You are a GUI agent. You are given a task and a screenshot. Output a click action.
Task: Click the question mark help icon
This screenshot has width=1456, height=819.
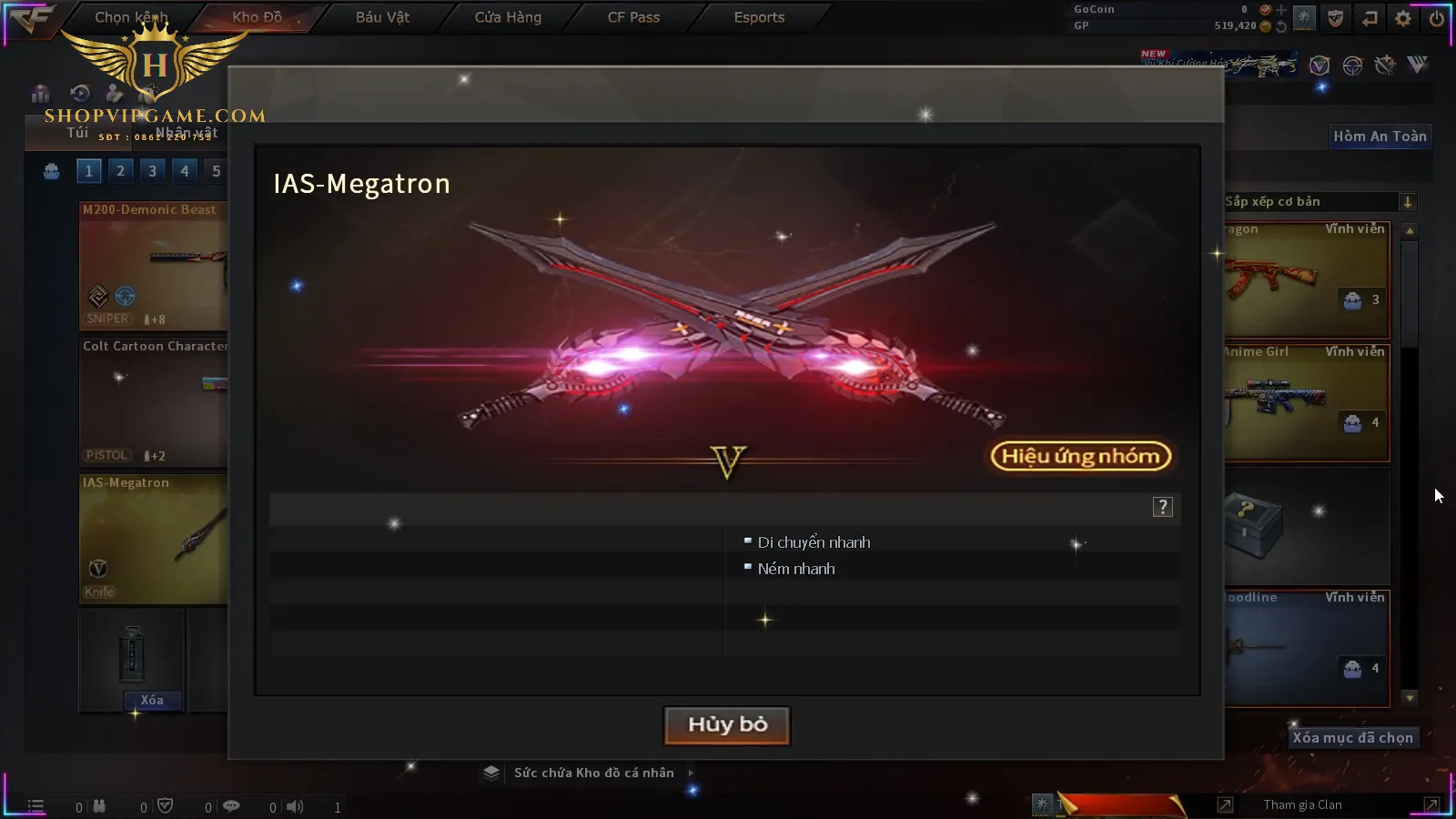point(1162,507)
